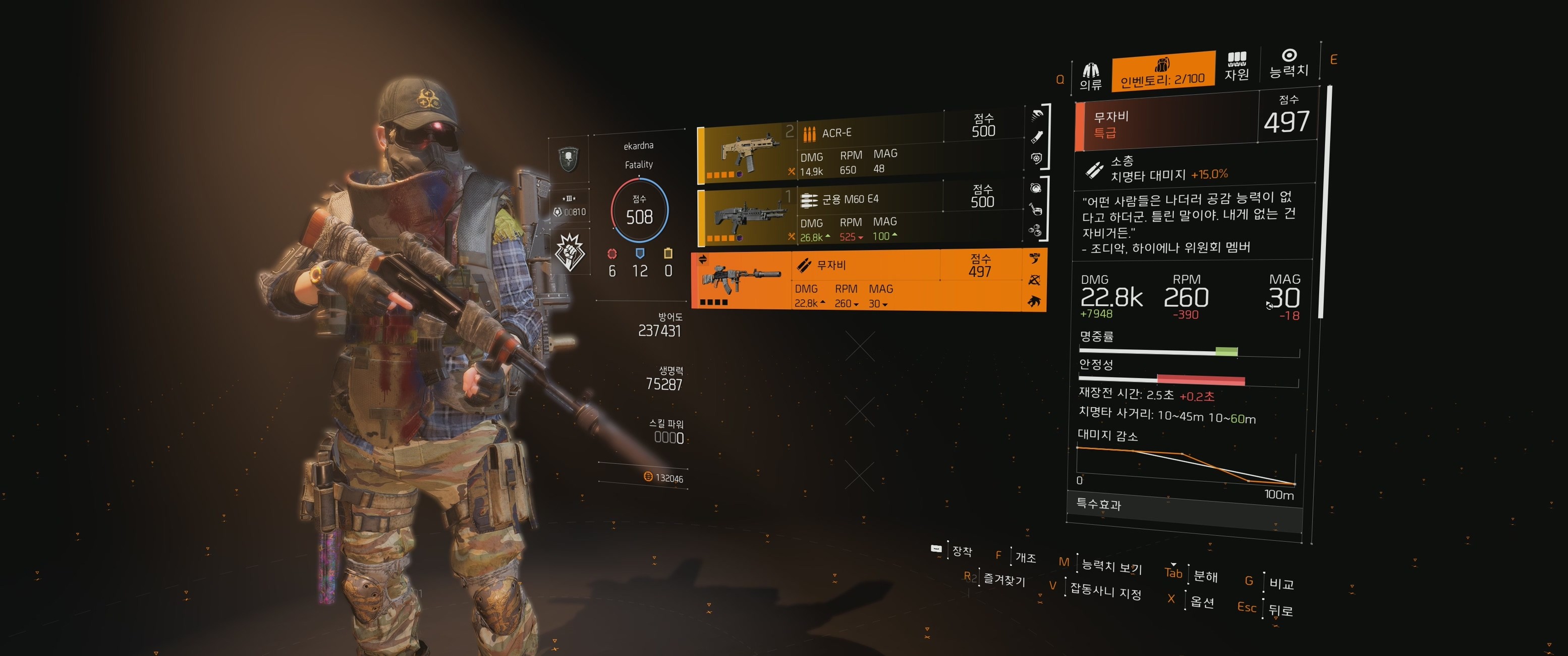
Task: Dismantle the item with 분해
Action: (1205, 576)
